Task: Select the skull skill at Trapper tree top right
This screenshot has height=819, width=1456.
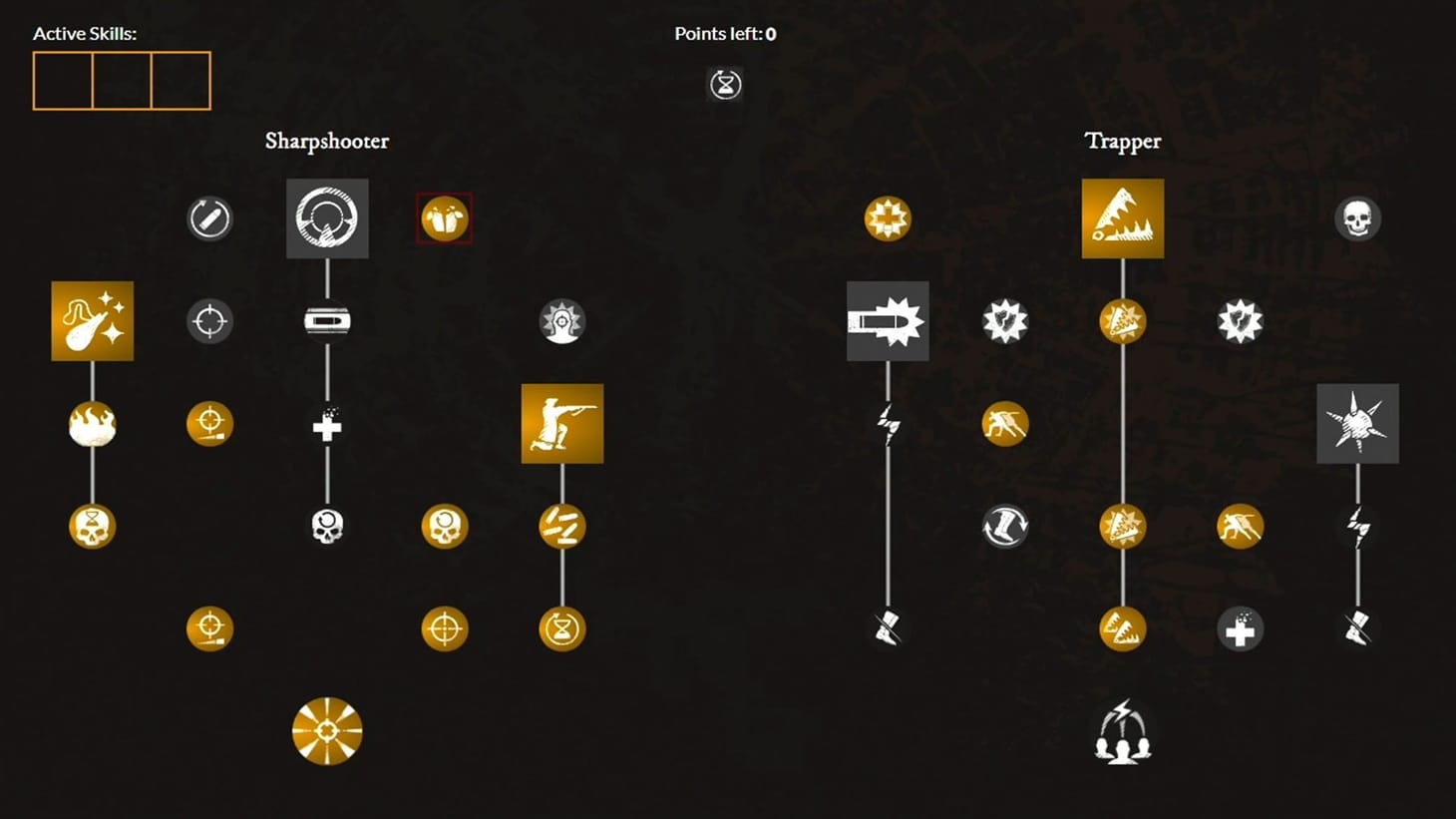Action: [x=1357, y=217]
